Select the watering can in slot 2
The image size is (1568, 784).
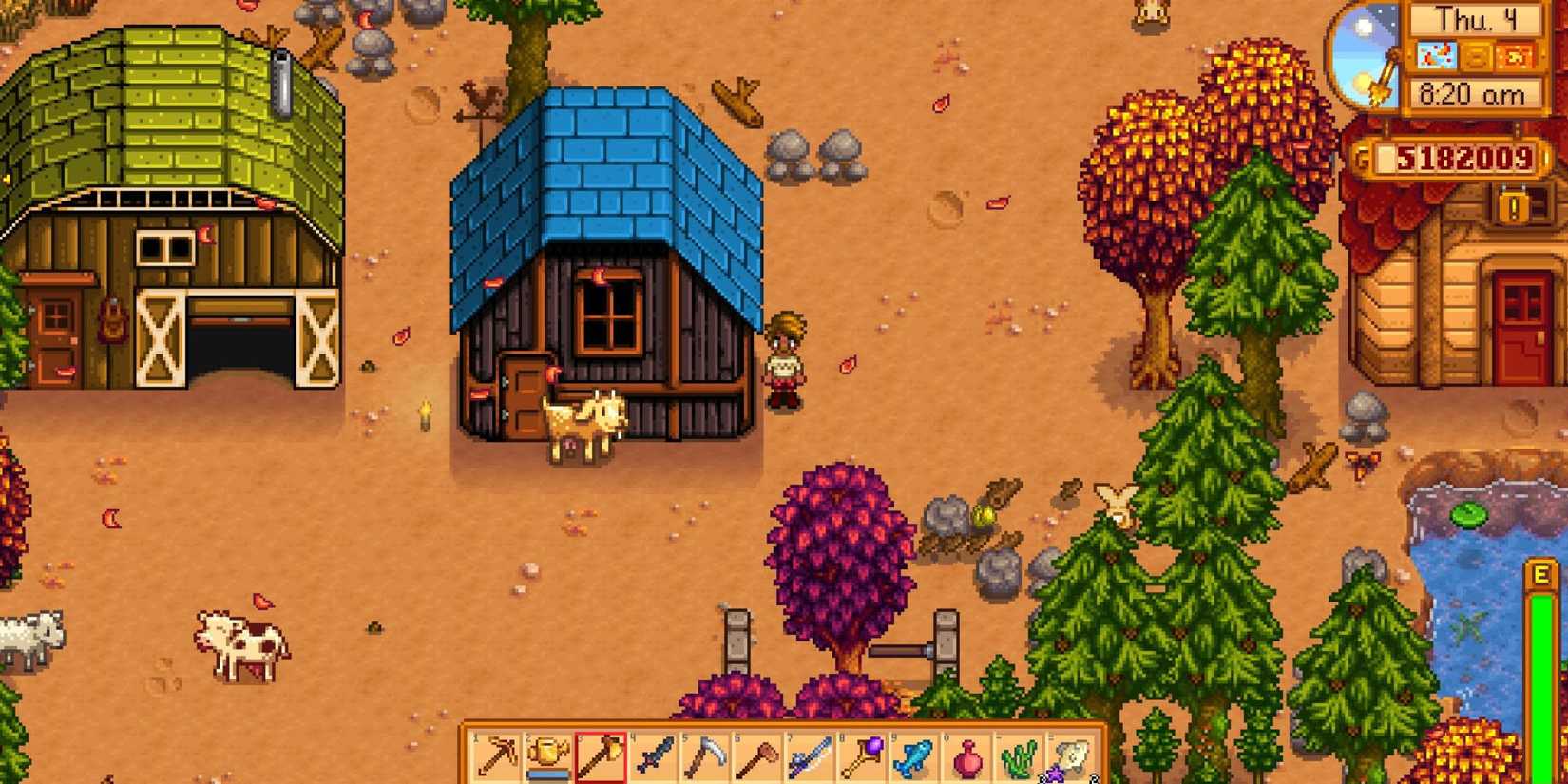(547, 755)
